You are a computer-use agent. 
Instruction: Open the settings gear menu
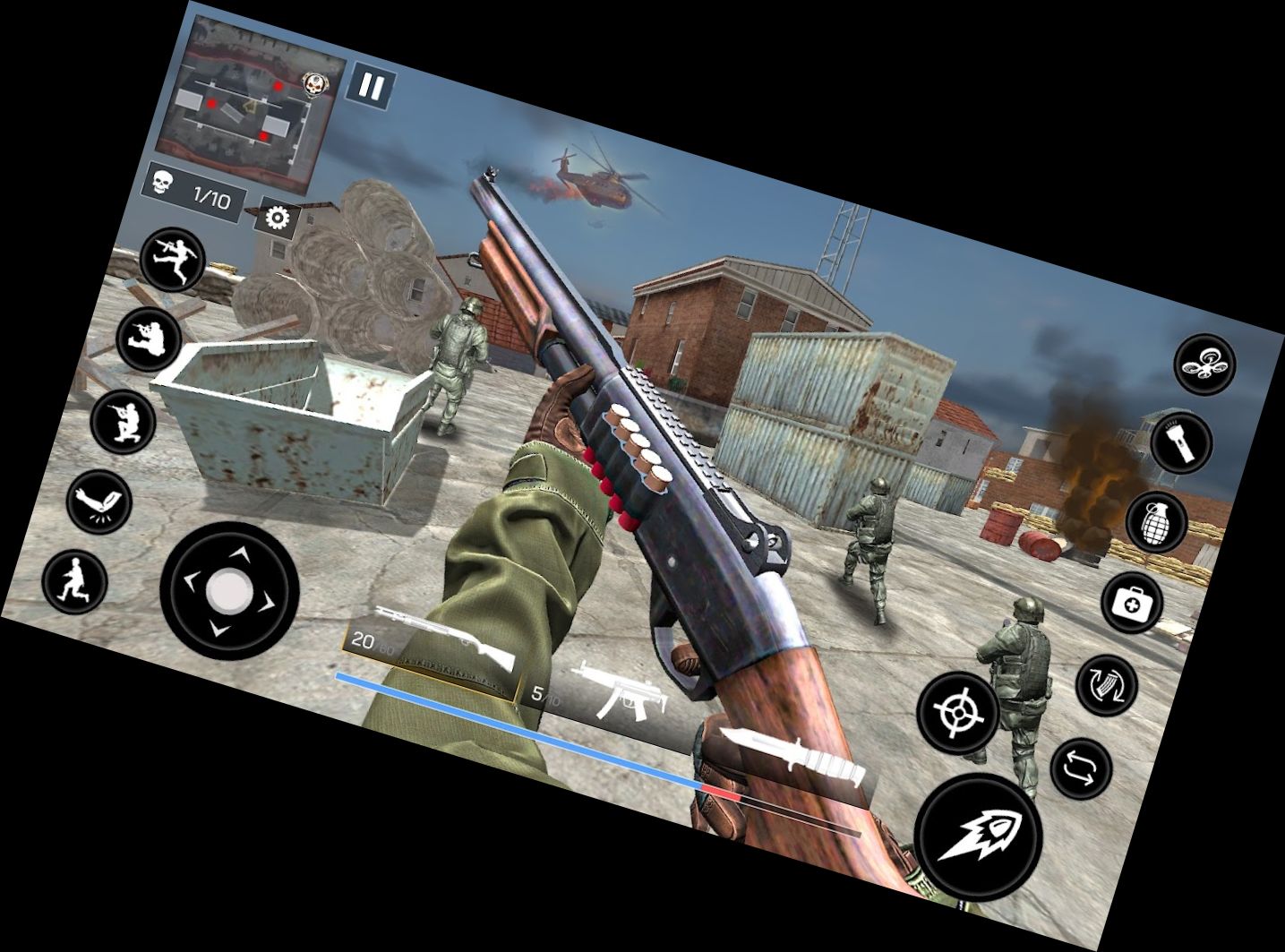tap(278, 218)
